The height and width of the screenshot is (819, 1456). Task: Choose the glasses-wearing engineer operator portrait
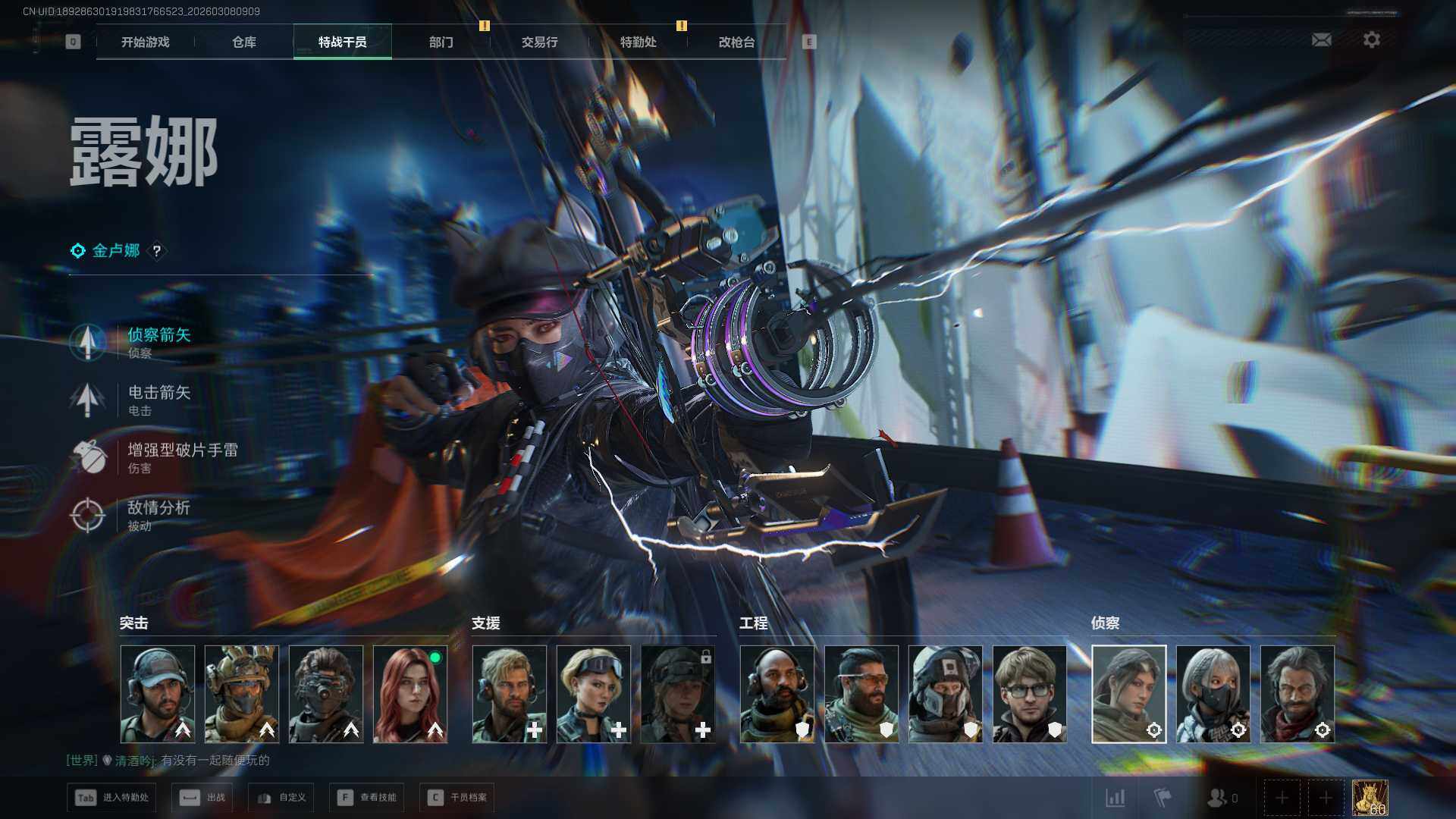1029,694
